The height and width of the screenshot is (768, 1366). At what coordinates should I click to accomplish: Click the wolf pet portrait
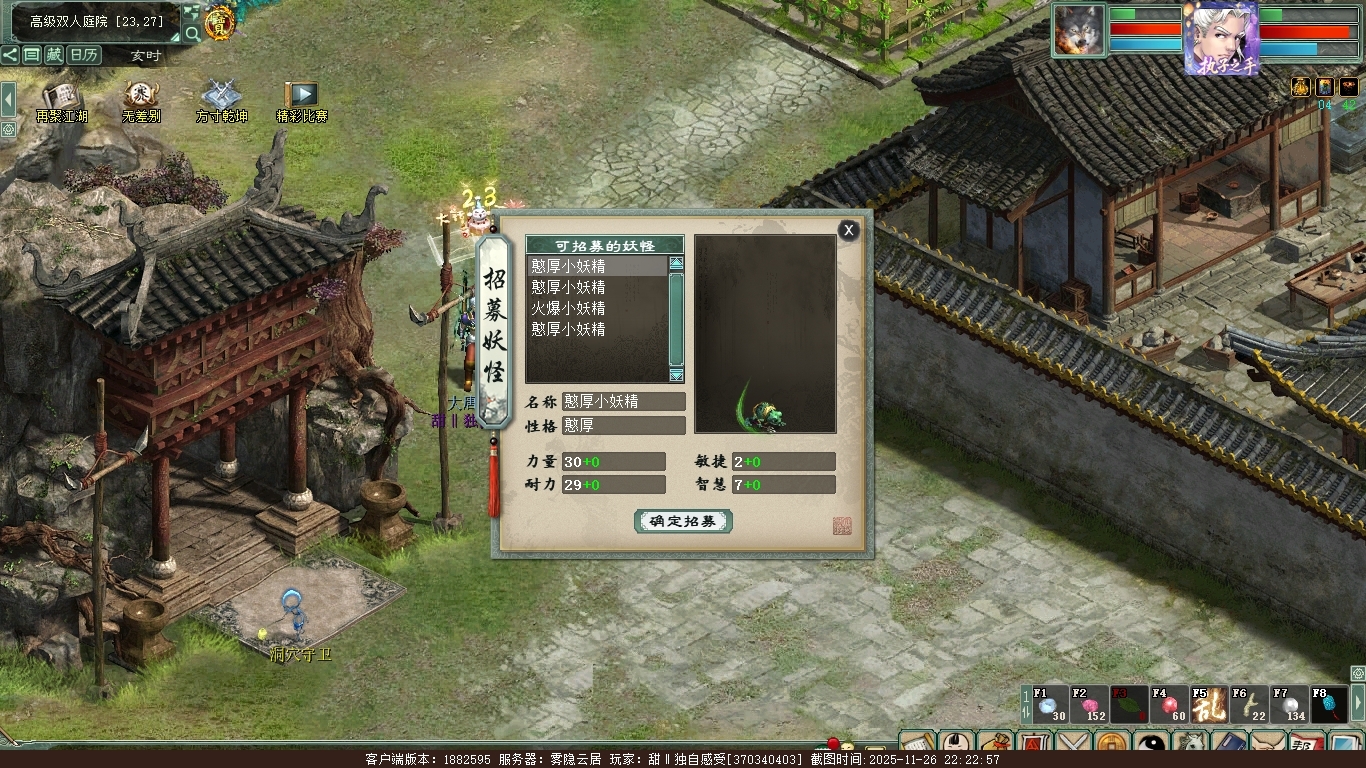point(1079,30)
